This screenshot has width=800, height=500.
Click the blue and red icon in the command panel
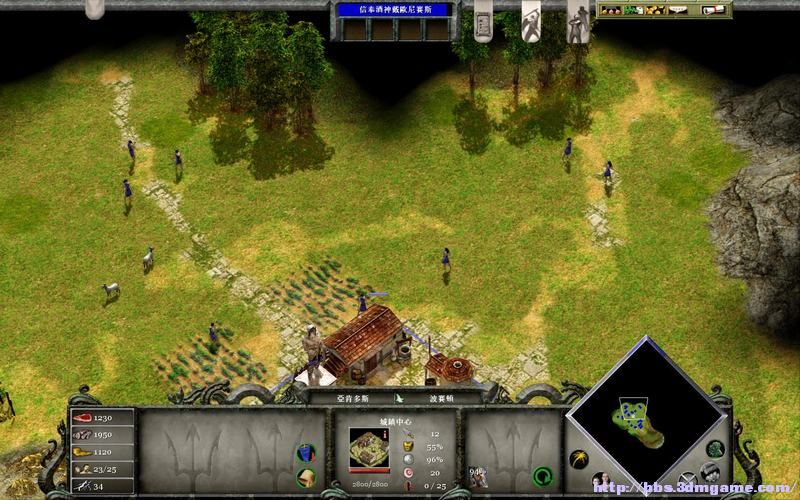click(x=305, y=453)
